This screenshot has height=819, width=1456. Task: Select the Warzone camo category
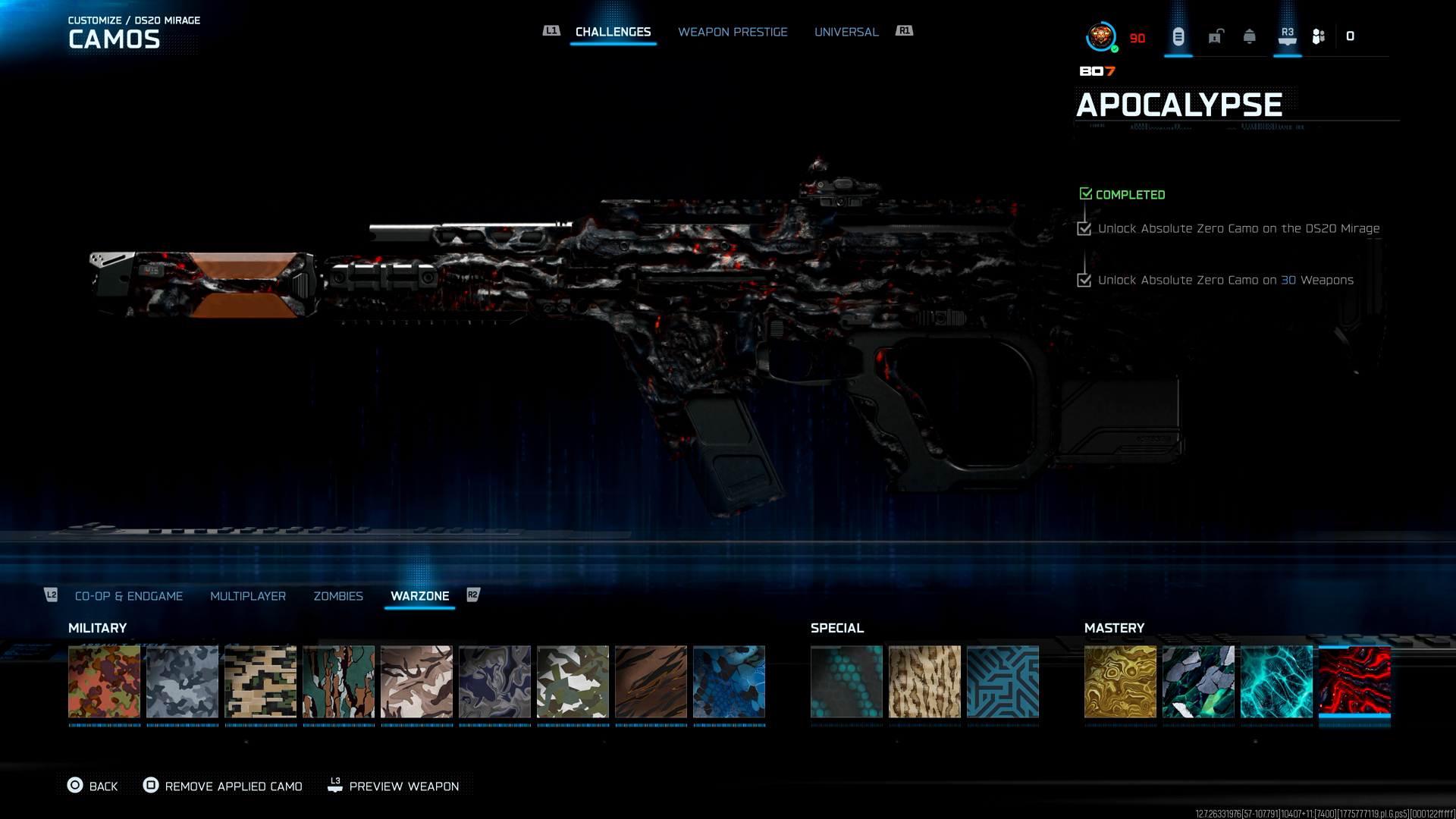pos(419,596)
